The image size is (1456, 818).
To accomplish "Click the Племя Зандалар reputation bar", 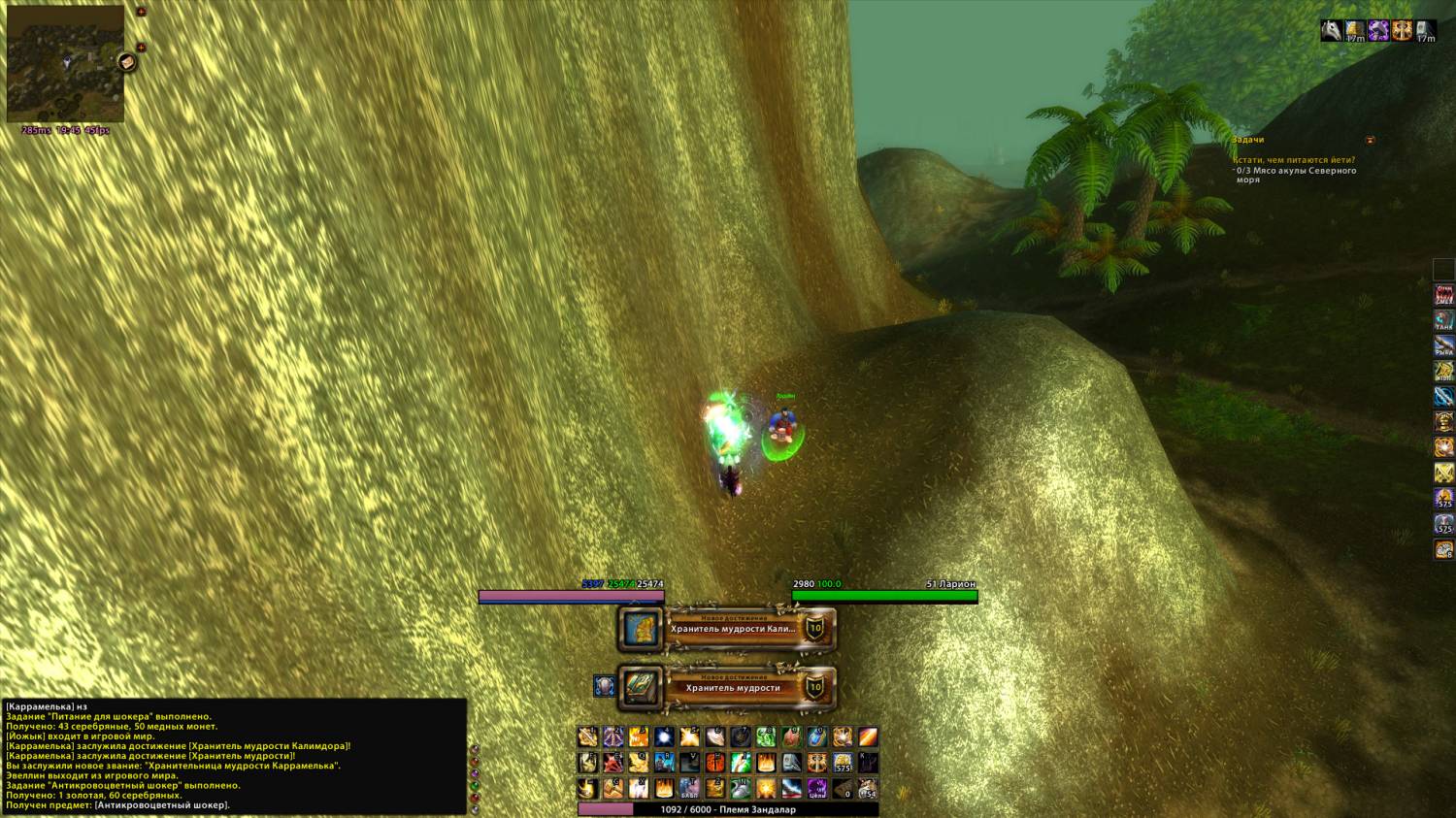I will pos(728,809).
